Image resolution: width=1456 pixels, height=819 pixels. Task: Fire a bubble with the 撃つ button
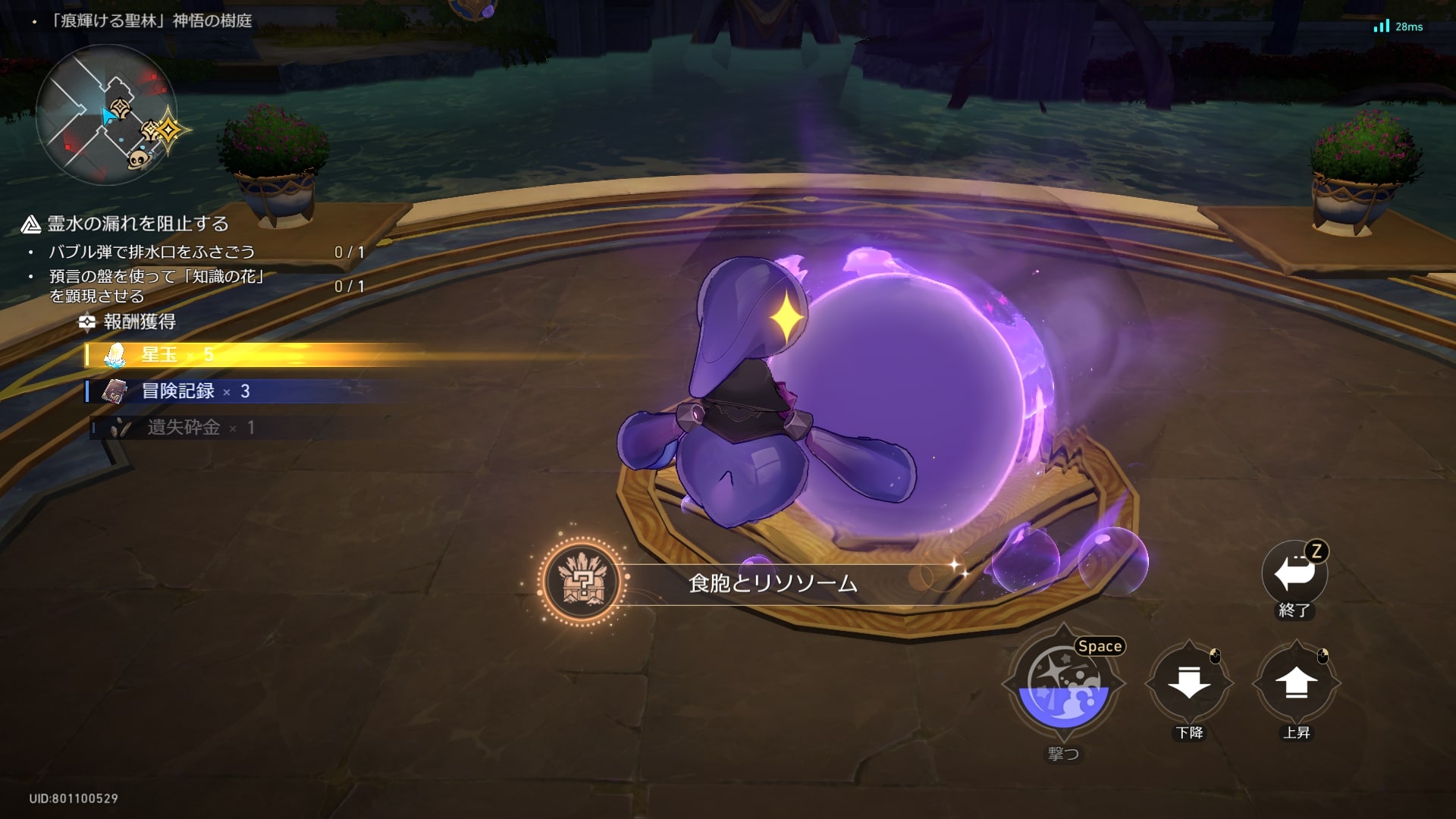click(1063, 683)
